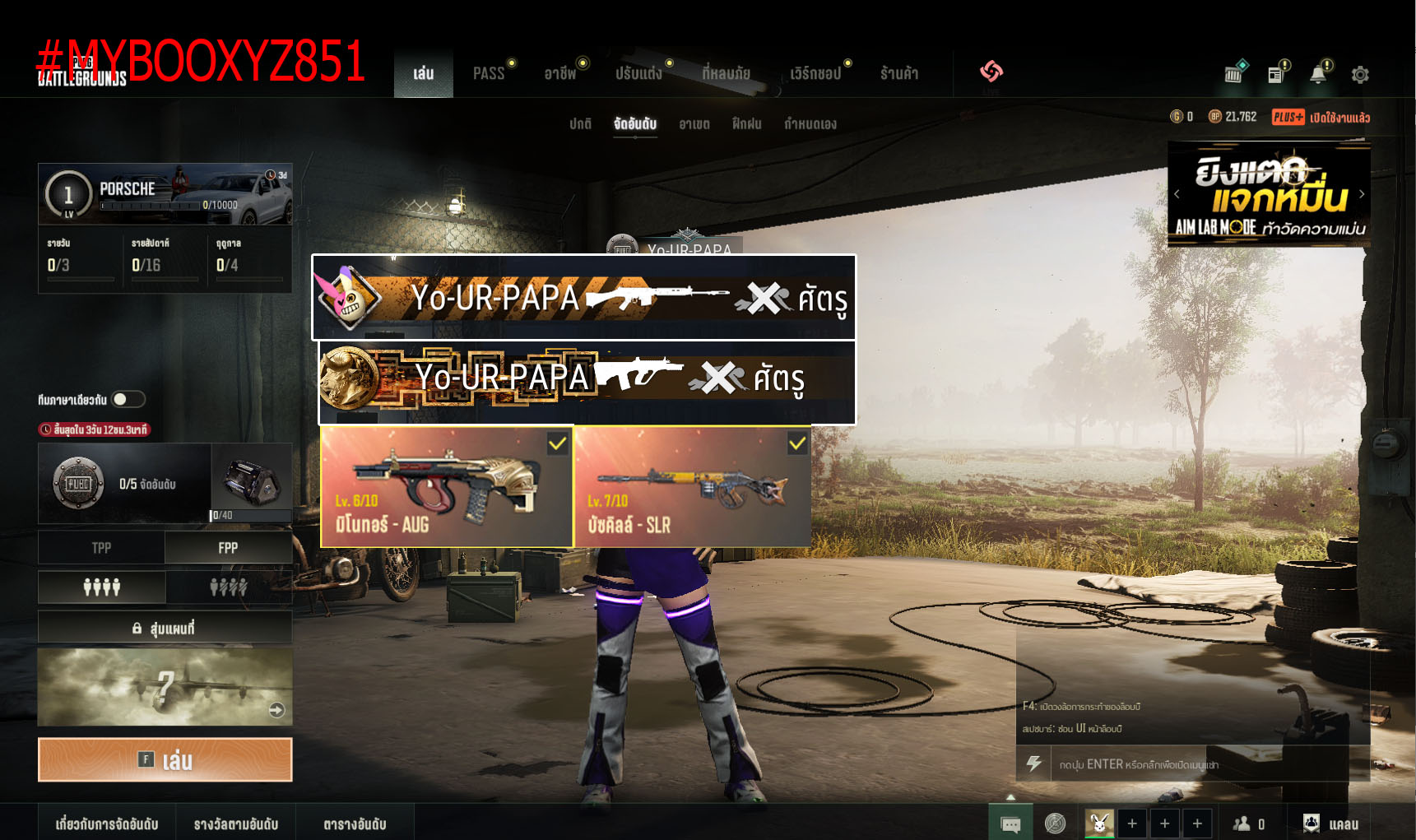Open the แคลน clan panel icon
The height and width of the screenshot is (840, 1416).
coord(1311,822)
